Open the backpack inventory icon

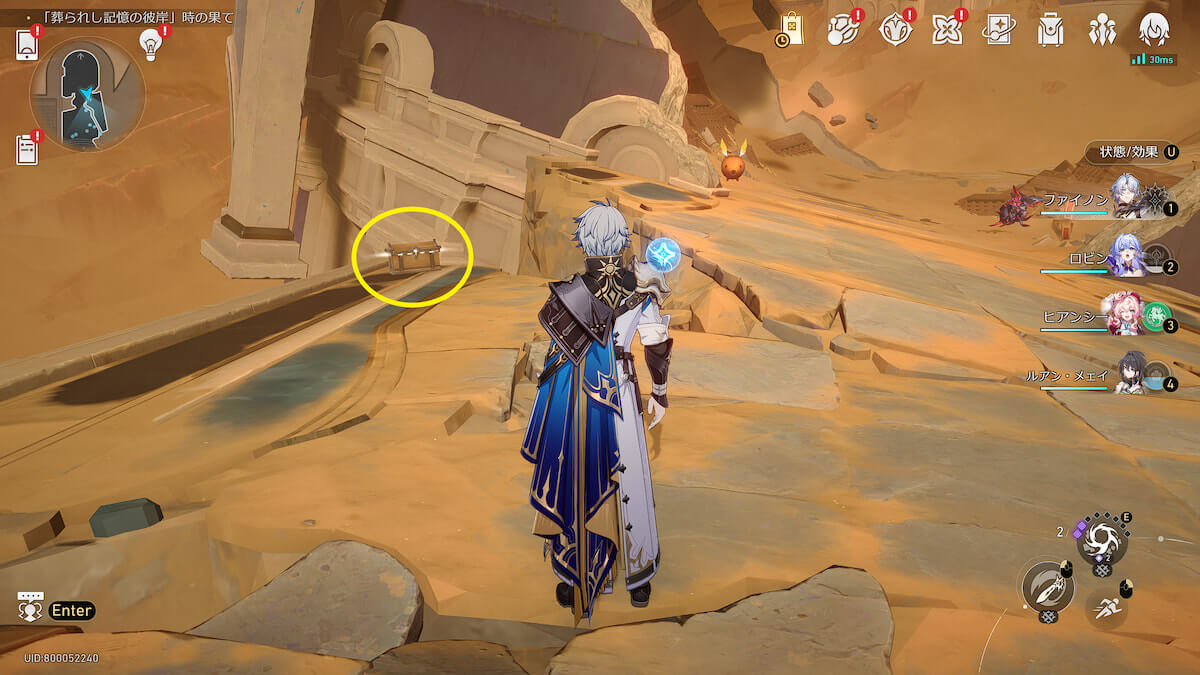pyautogui.click(x=1050, y=30)
